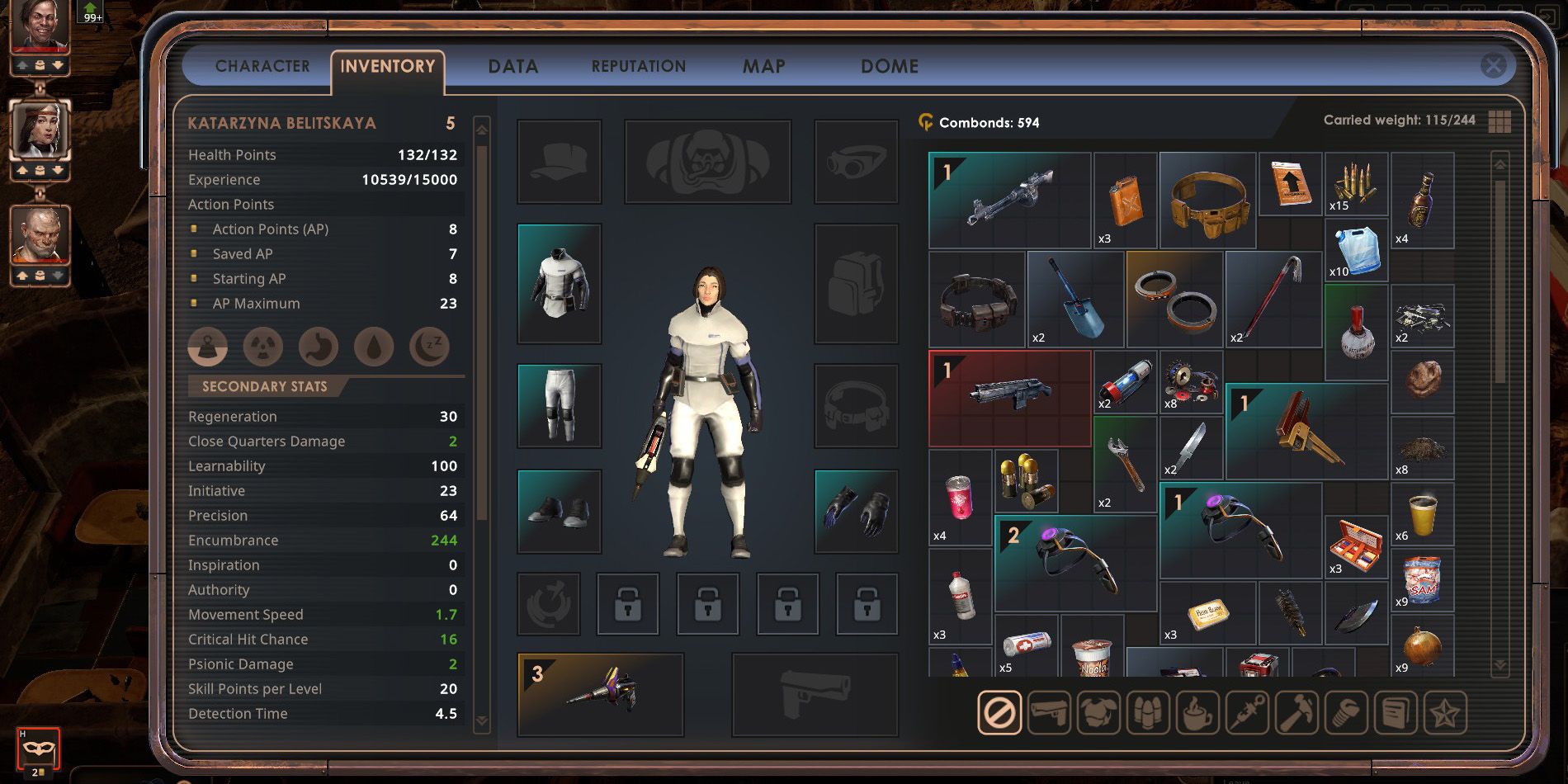This screenshot has height=784, width=1568.
Task: Click the equipped shoes slot
Action: (x=560, y=511)
